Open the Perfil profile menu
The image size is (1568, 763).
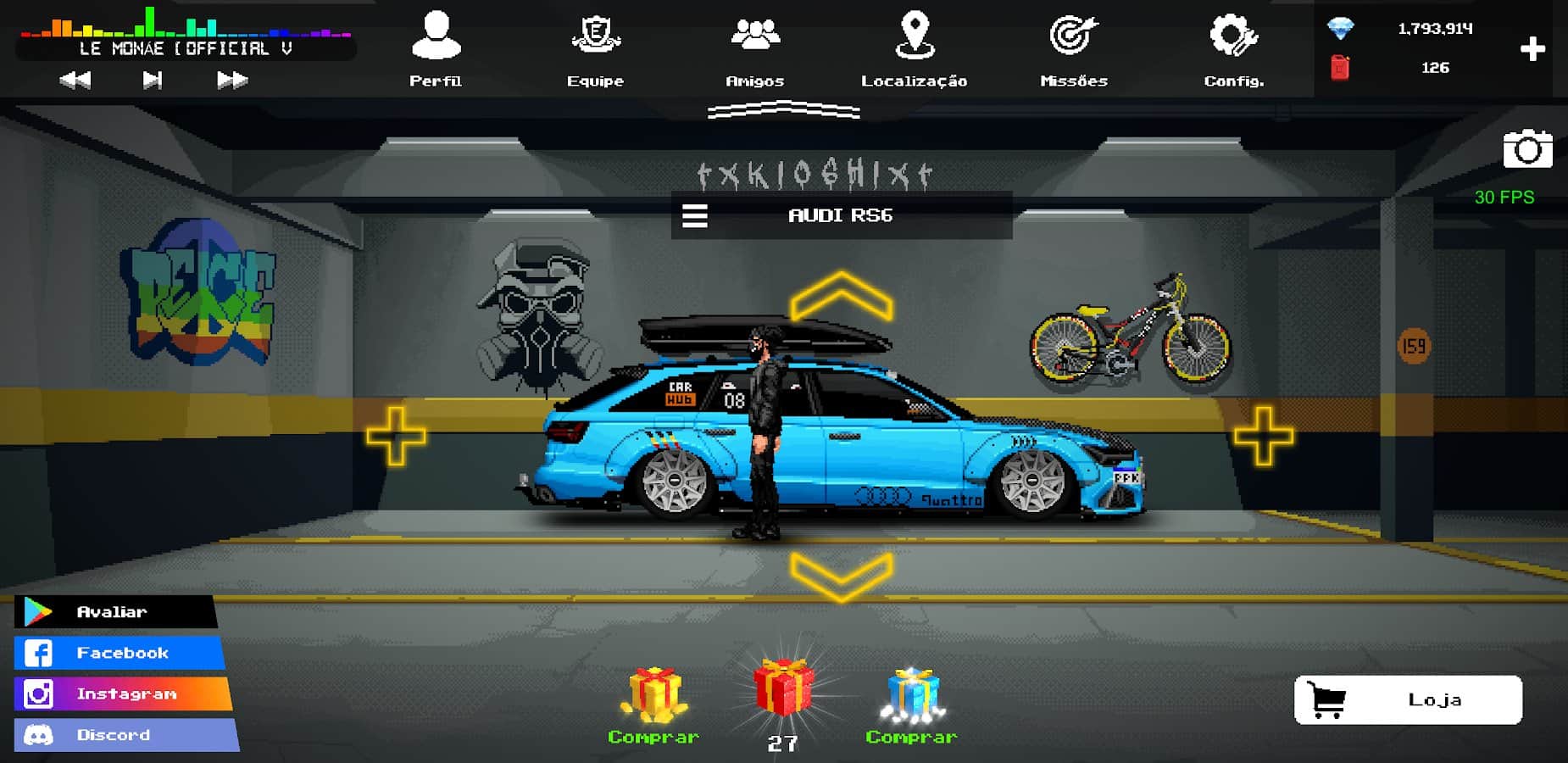(436, 47)
